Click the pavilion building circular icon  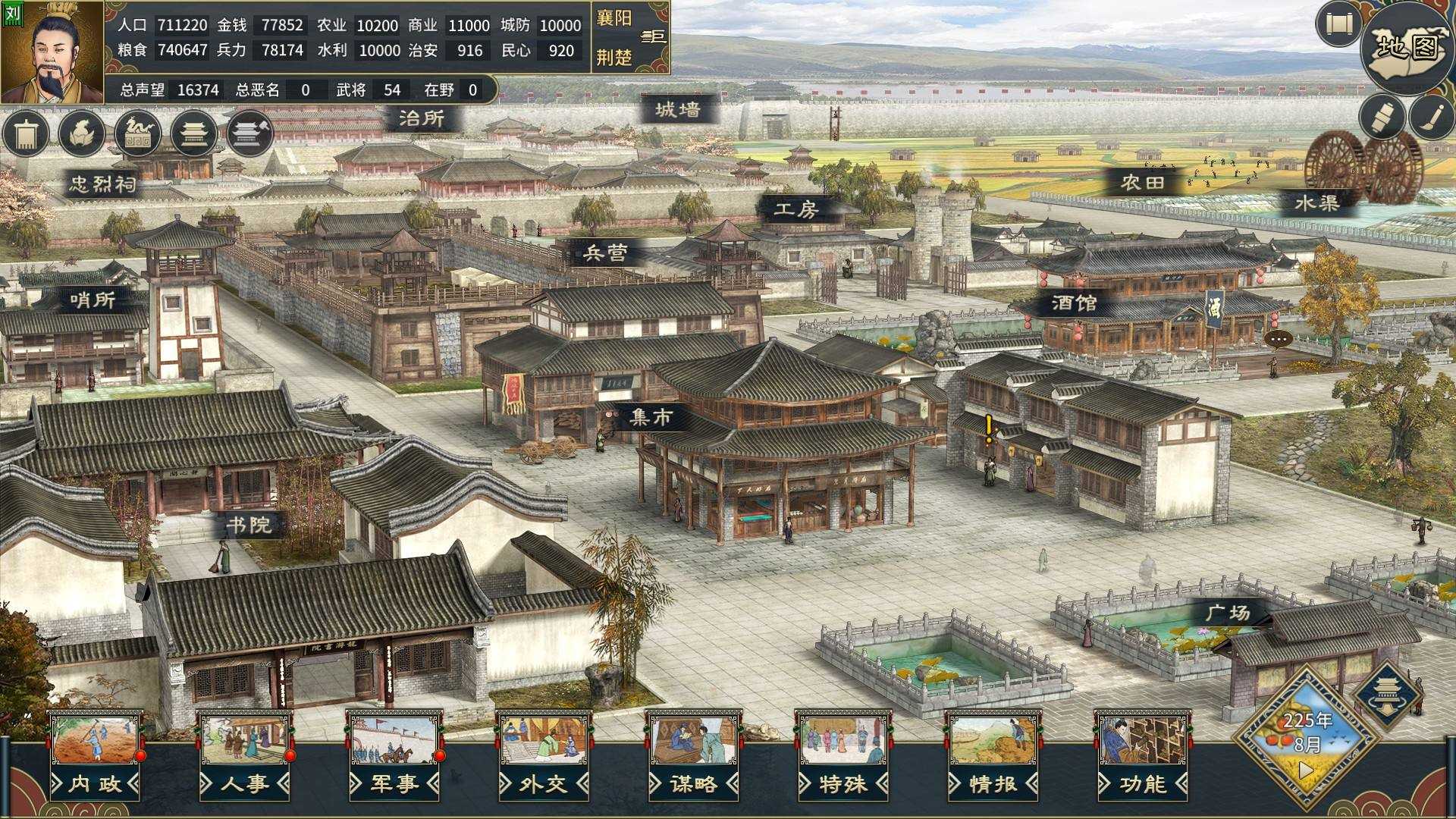(x=193, y=133)
